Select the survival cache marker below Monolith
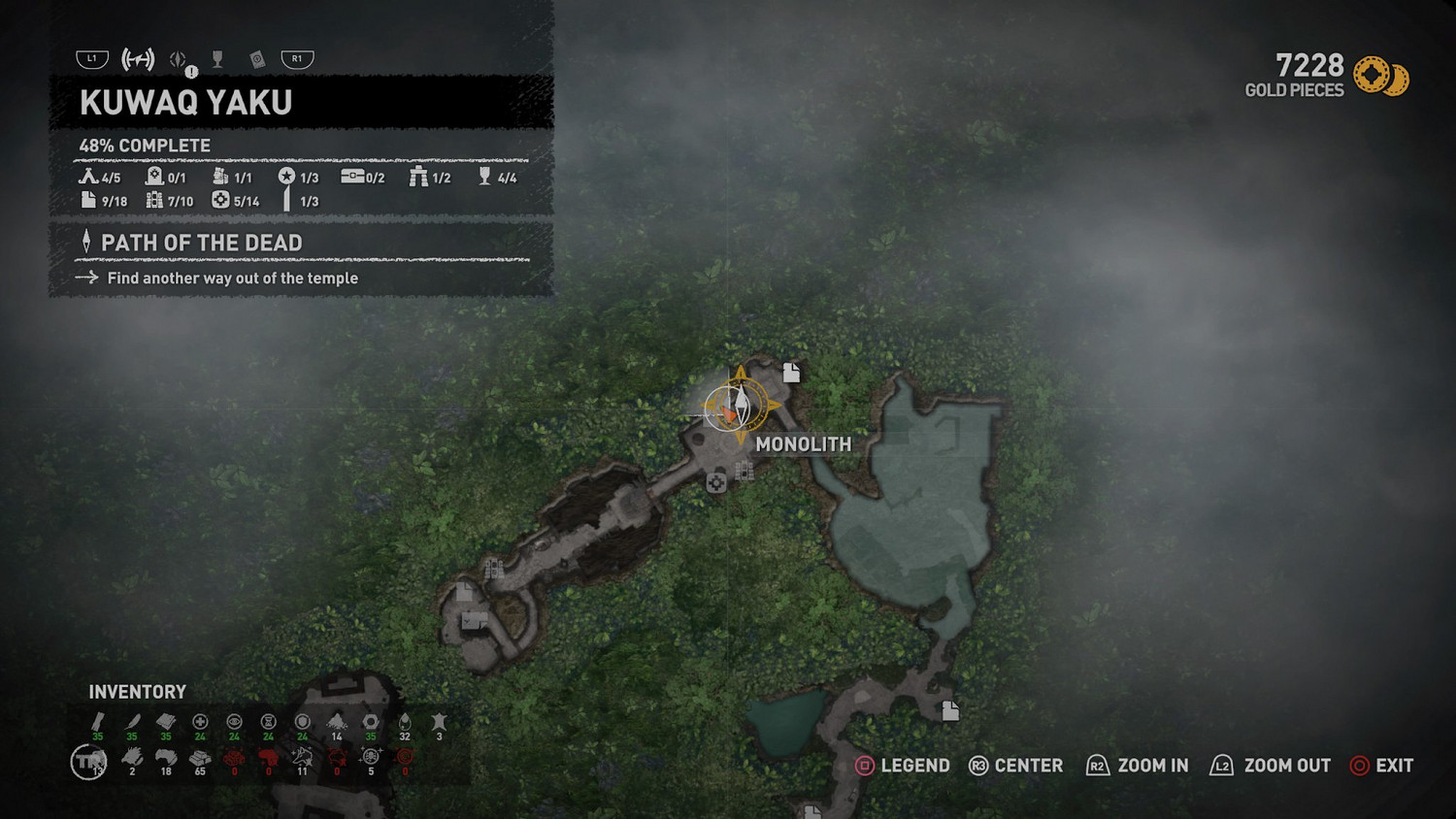 click(716, 482)
